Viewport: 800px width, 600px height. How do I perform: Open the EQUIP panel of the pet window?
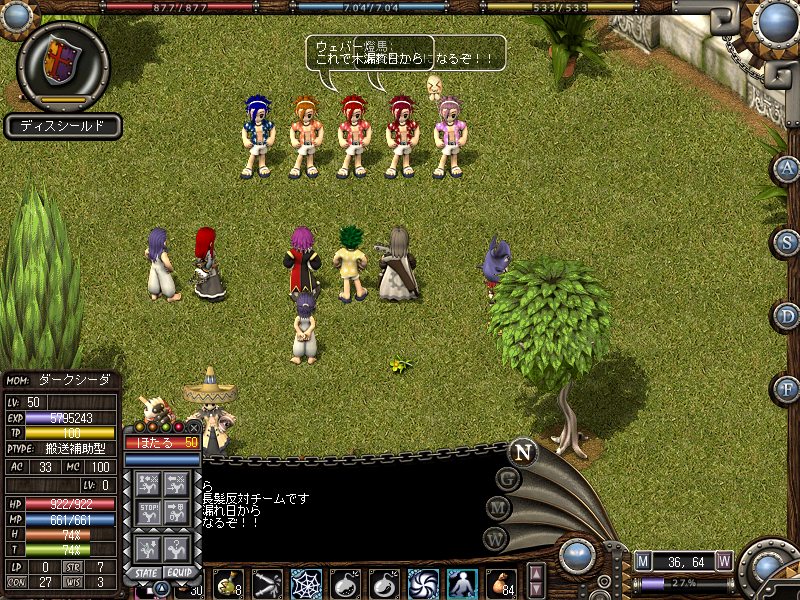pyautogui.click(x=179, y=573)
